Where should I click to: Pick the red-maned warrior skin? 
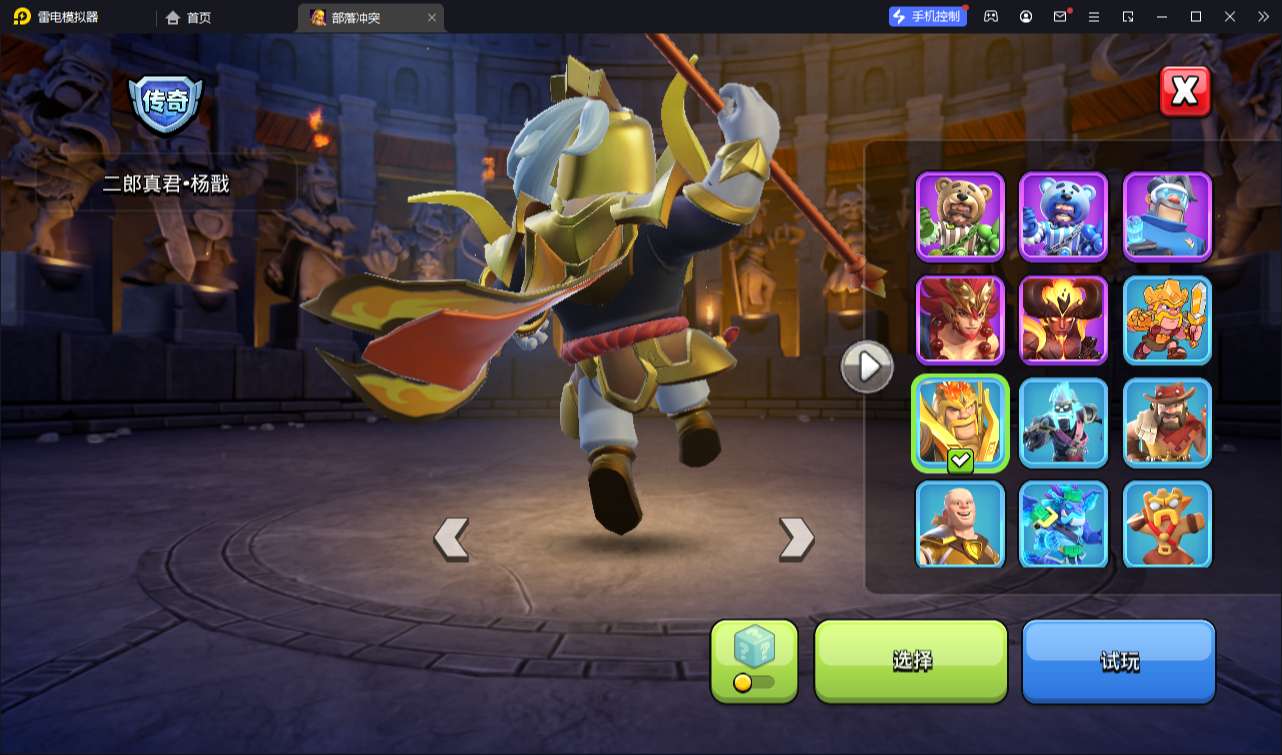(x=960, y=320)
